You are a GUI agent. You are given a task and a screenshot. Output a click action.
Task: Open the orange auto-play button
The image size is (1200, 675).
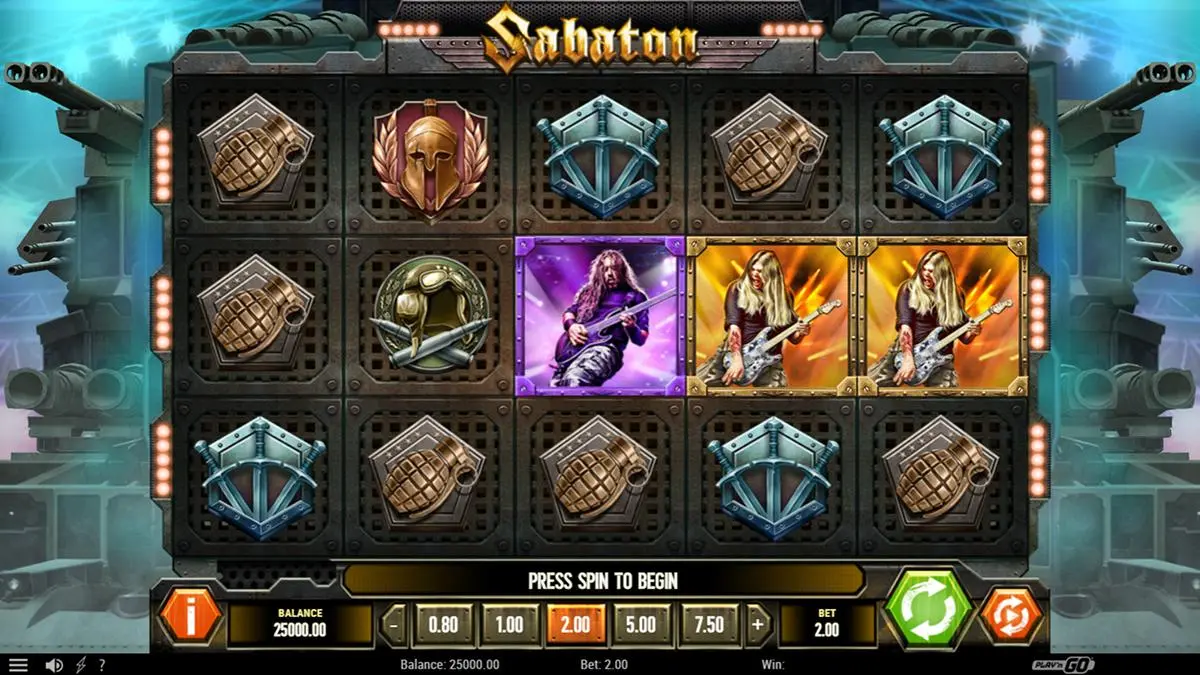1010,616
